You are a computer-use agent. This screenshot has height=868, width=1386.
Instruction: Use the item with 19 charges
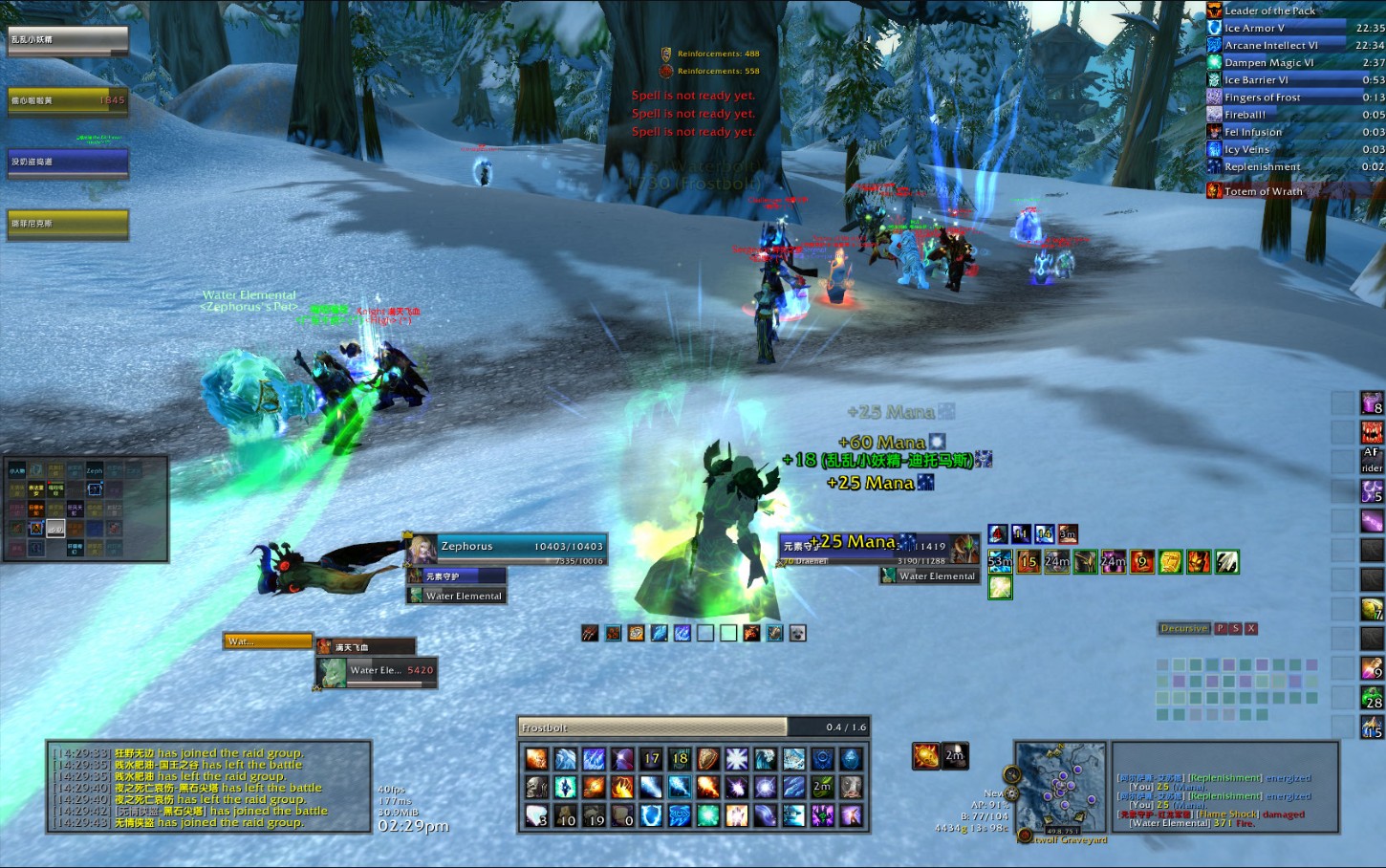(x=595, y=815)
